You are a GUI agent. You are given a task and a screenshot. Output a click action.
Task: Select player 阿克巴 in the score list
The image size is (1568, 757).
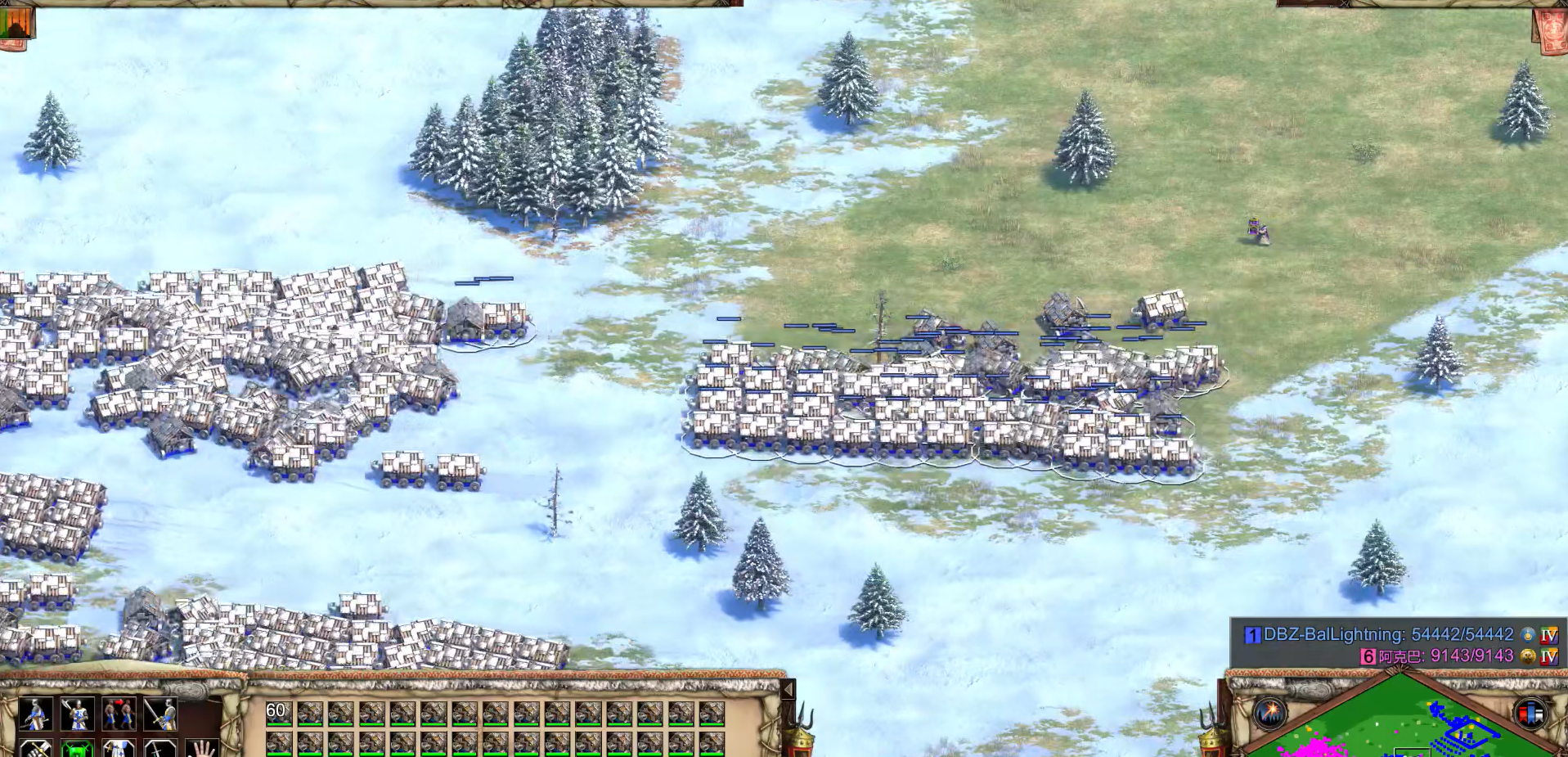(x=1444, y=656)
